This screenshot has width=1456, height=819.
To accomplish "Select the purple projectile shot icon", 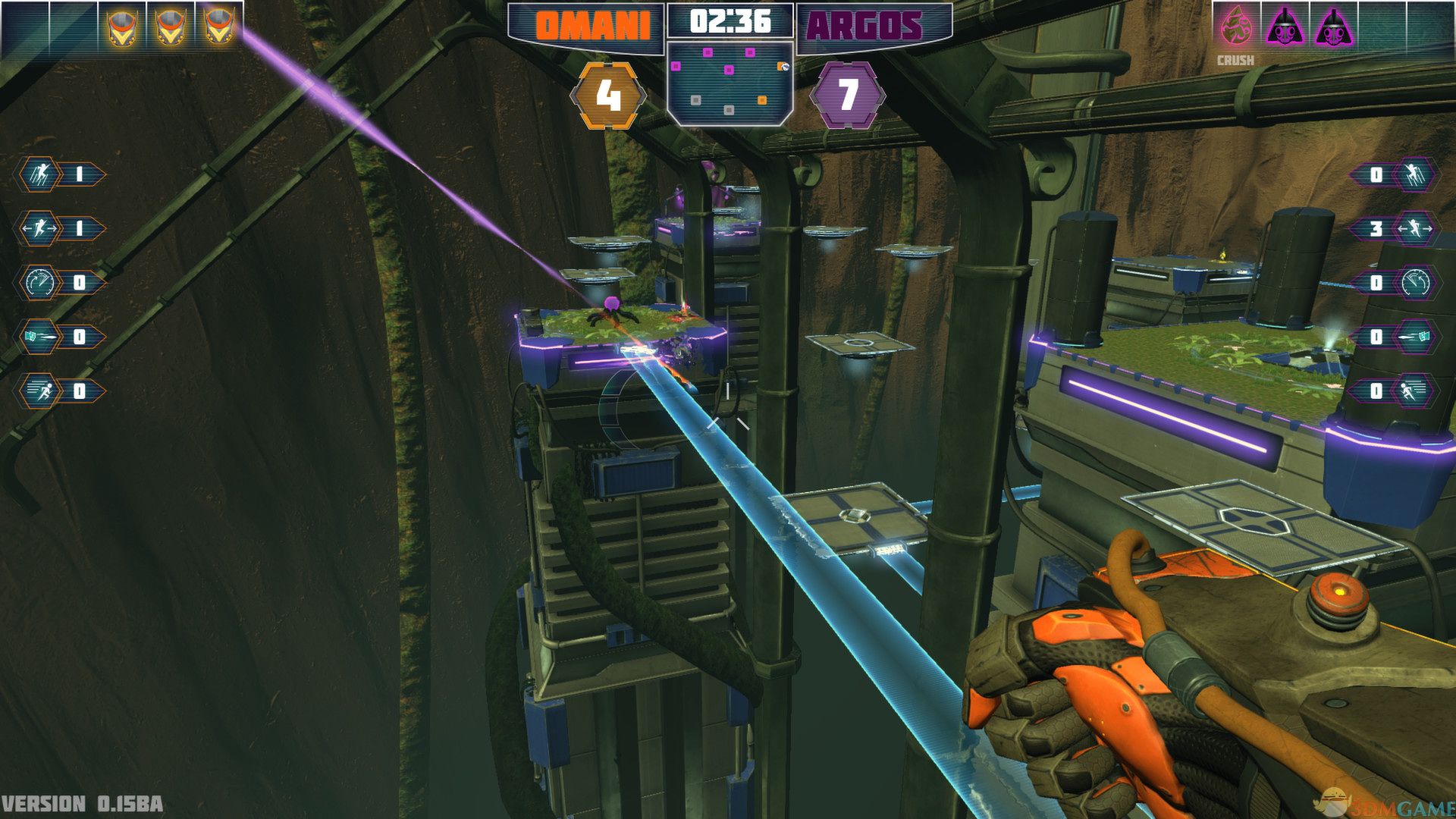I will point(1415,337).
